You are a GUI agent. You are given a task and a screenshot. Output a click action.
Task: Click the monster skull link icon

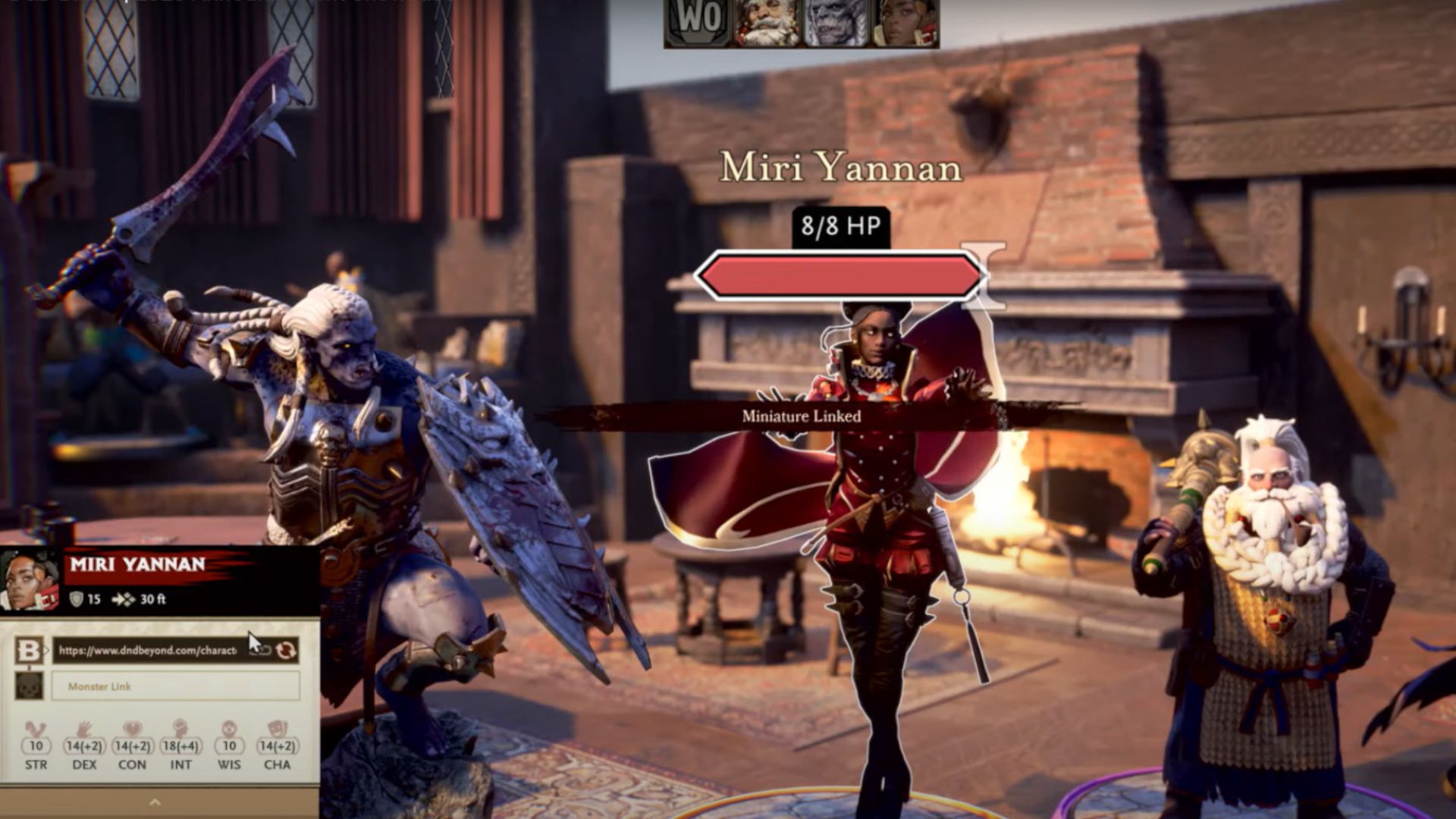[x=30, y=686]
